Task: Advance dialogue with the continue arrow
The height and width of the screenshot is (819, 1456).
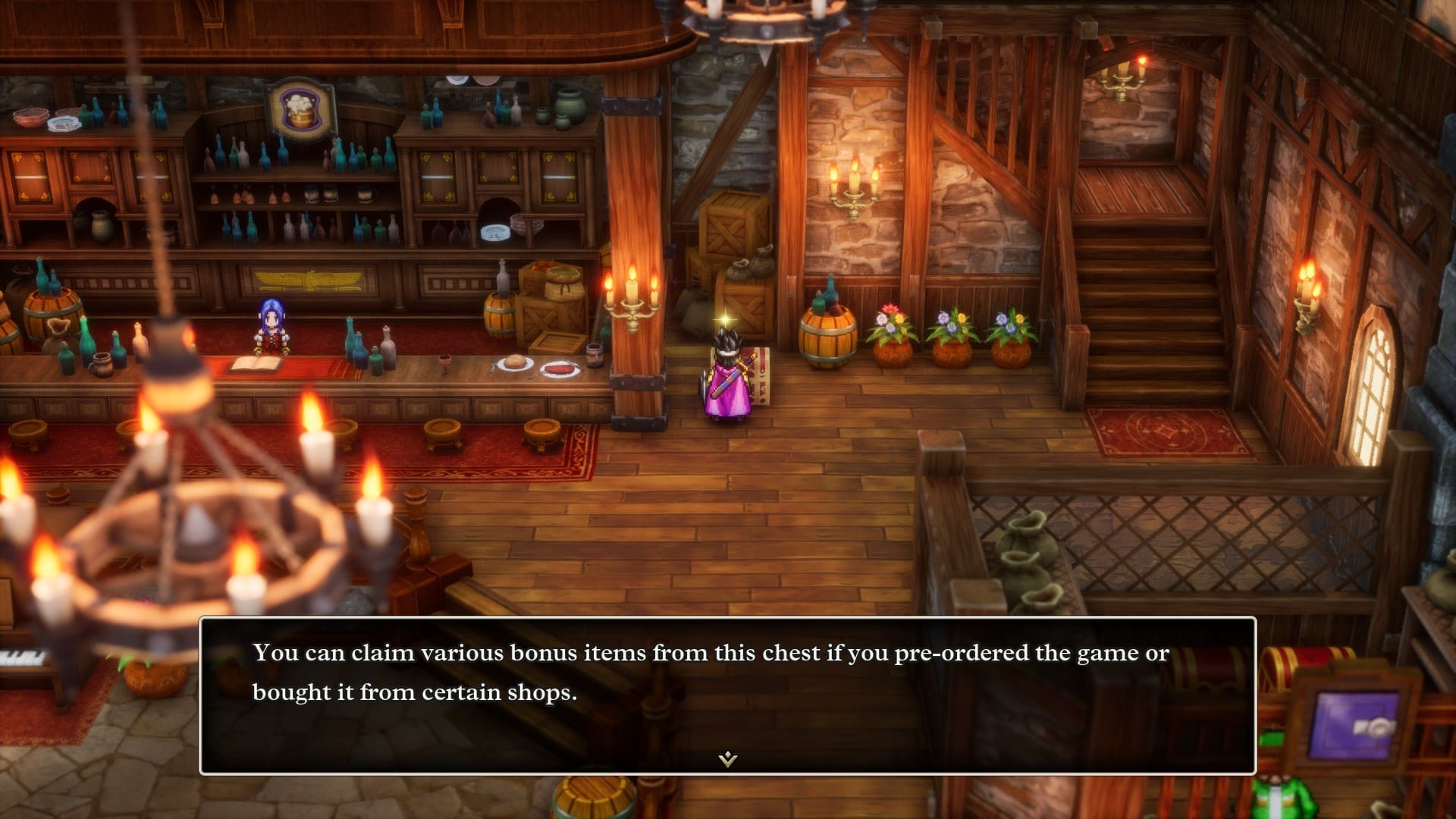Action: [x=727, y=758]
